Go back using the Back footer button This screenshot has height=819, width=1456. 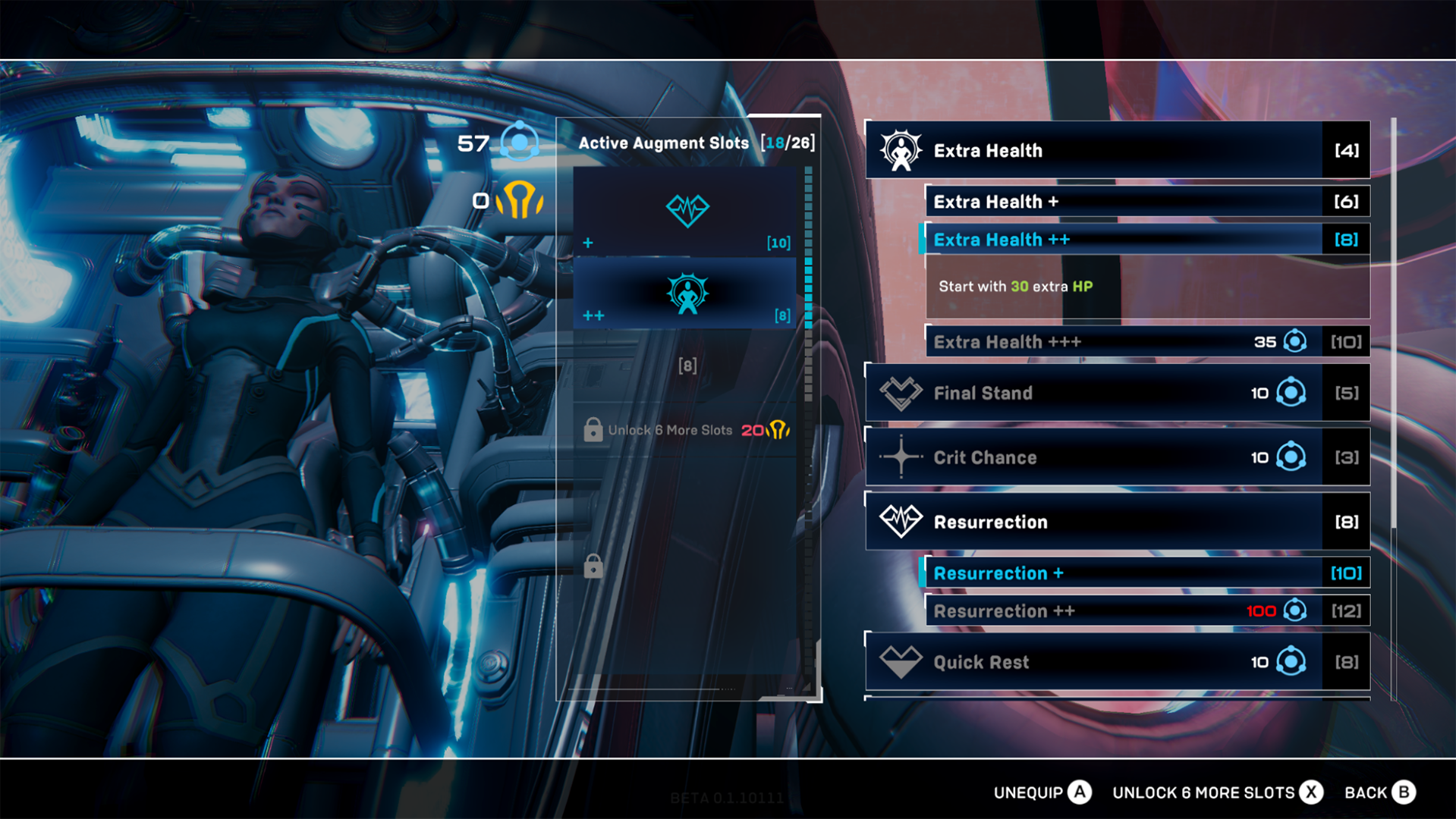[x=1379, y=792]
